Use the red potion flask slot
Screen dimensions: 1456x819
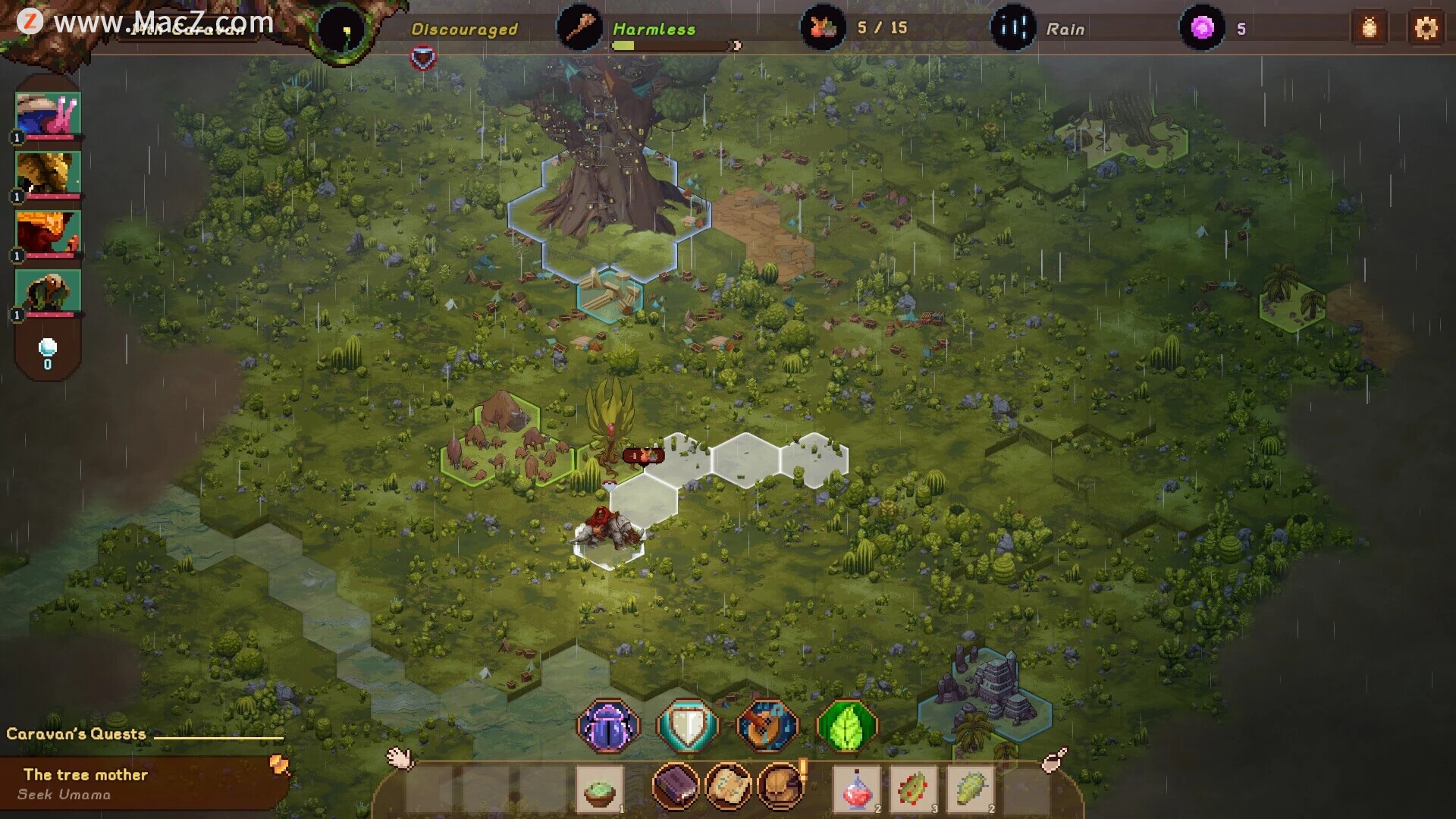point(857,789)
